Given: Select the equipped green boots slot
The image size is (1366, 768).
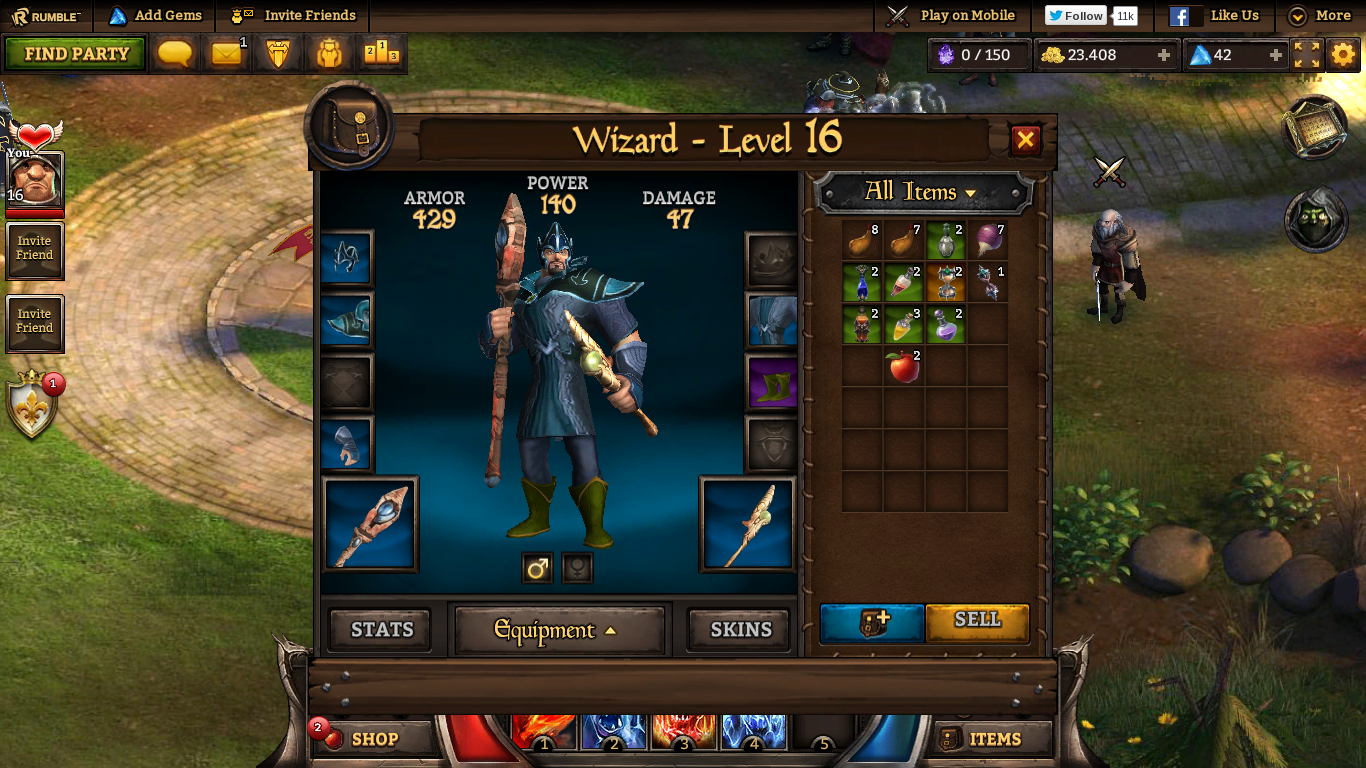Looking at the screenshot, I should [x=772, y=382].
